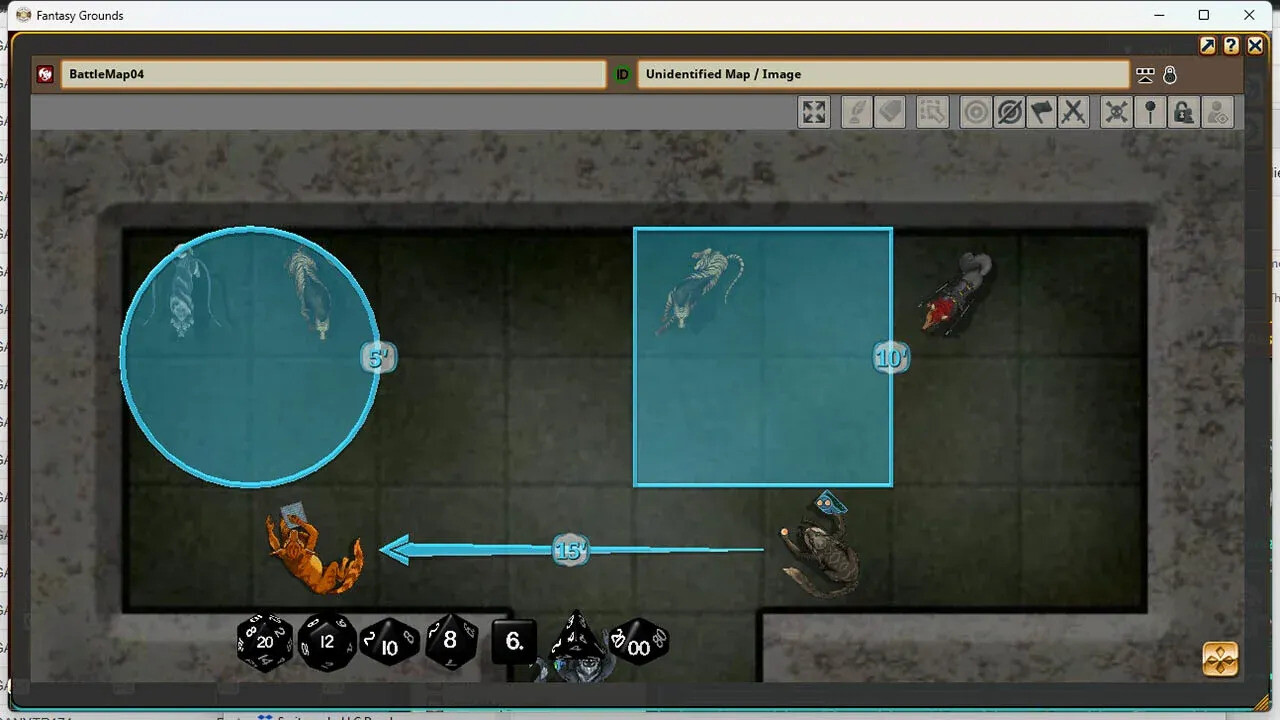Select the eraser tool on the toolbar

click(x=890, y=112)
